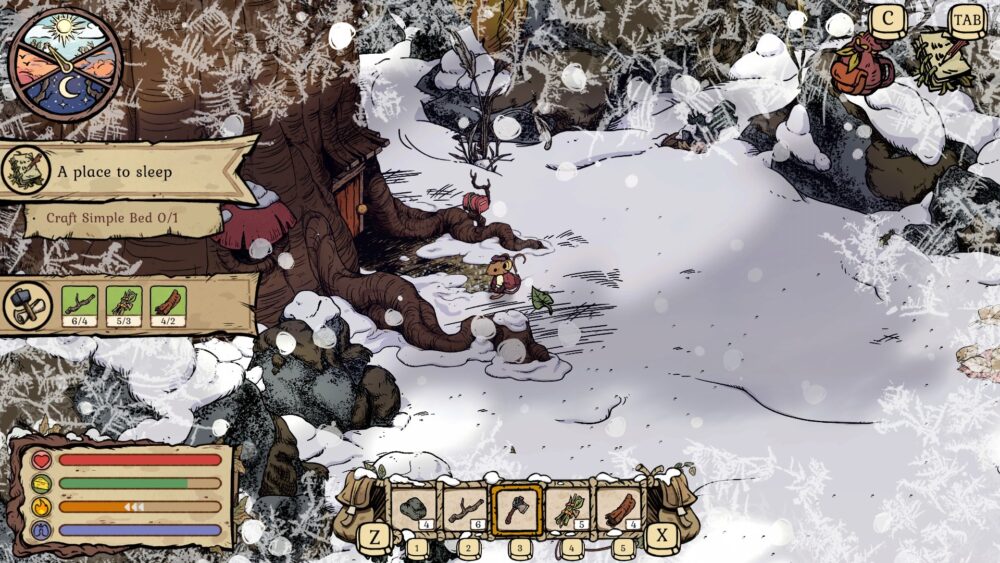This screenshot has height=563, width=1000.
Task: Select the twig stick hotbar slot
Action: 465,509
